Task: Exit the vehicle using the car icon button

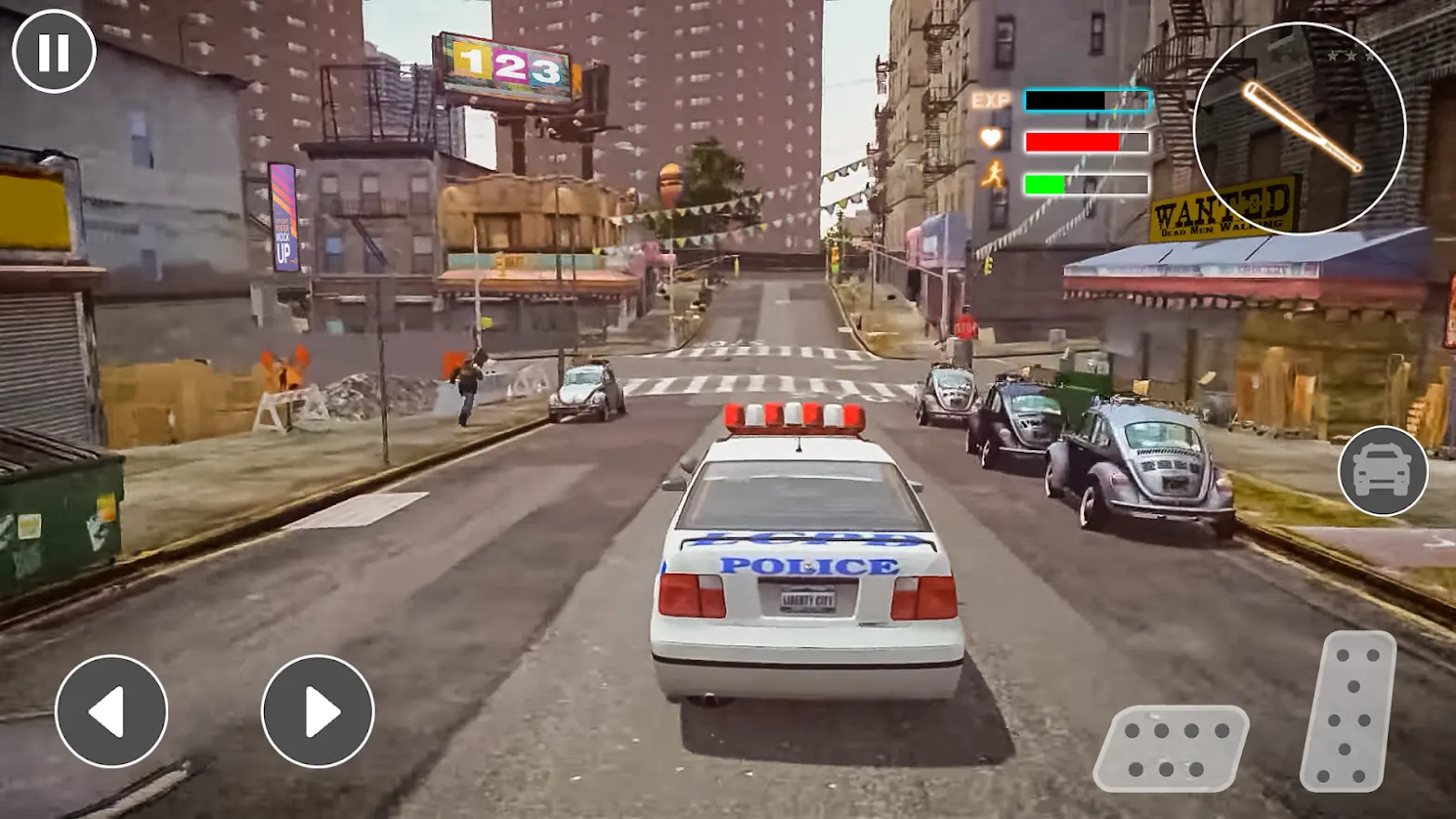Action: [1383, 470]
